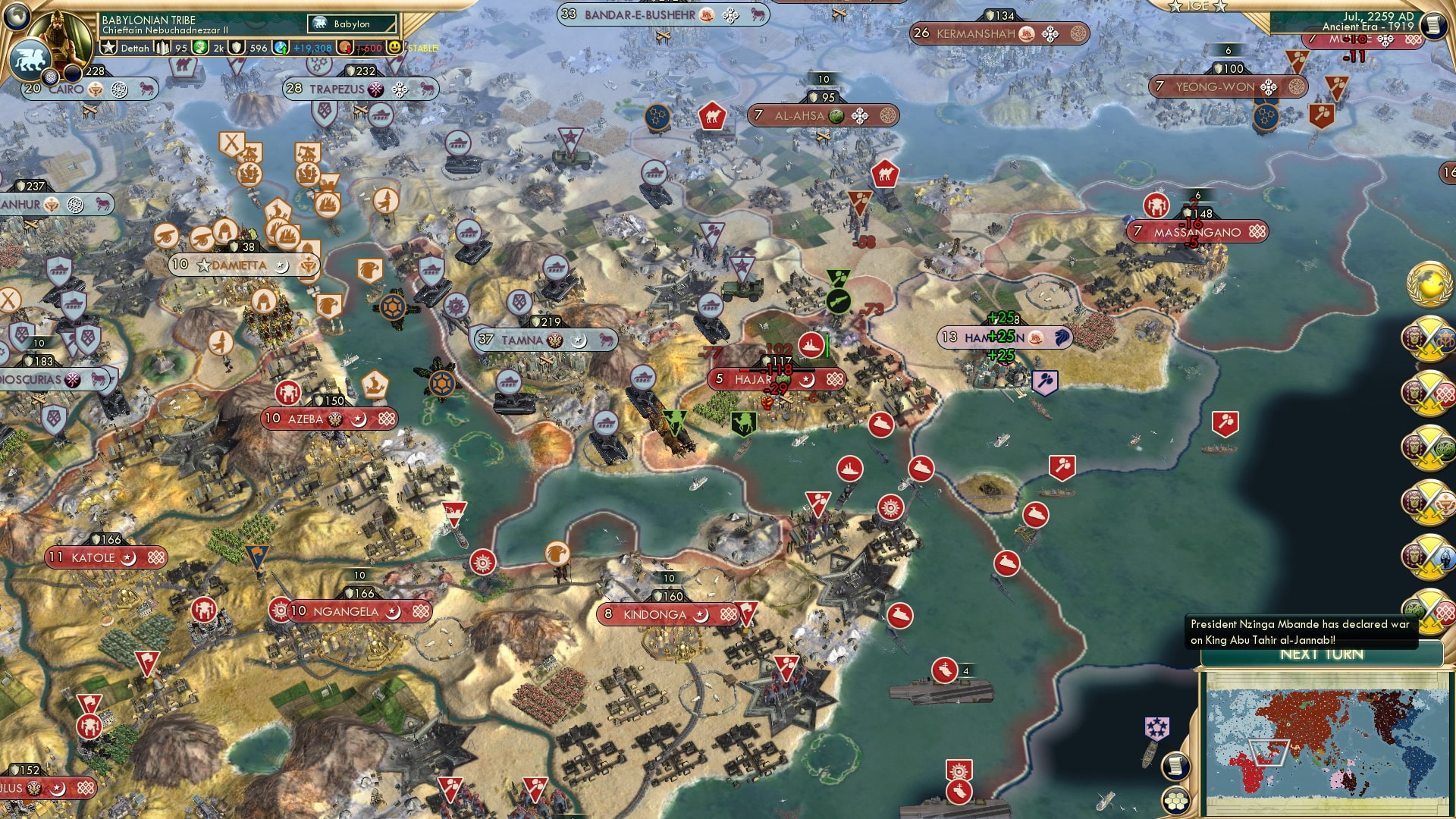The image size is (1456, 819).
Task: Click the golden globe notification icon
Action: coord(1429,284)
